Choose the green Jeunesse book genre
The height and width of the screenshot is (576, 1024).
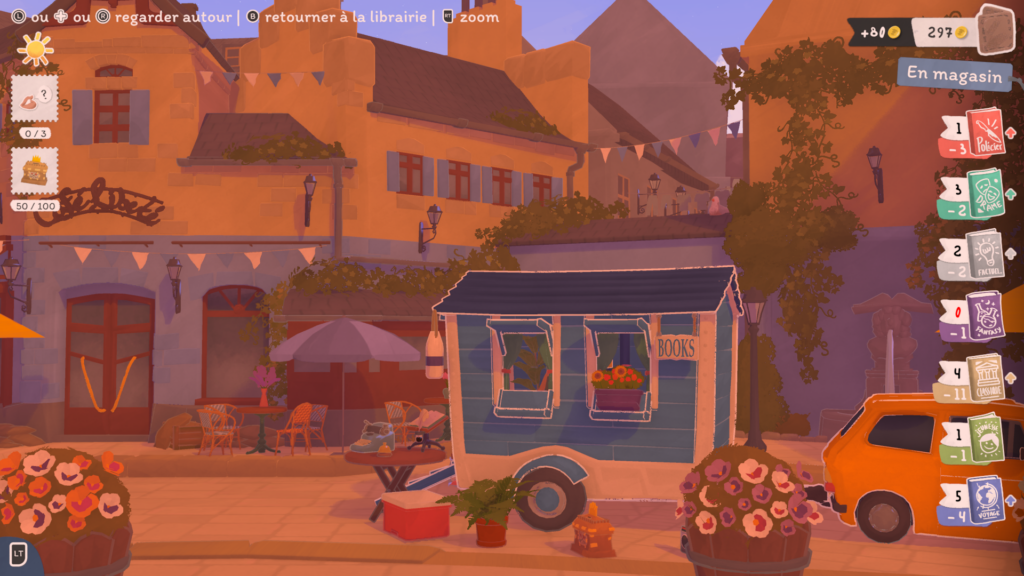point(986,438)
